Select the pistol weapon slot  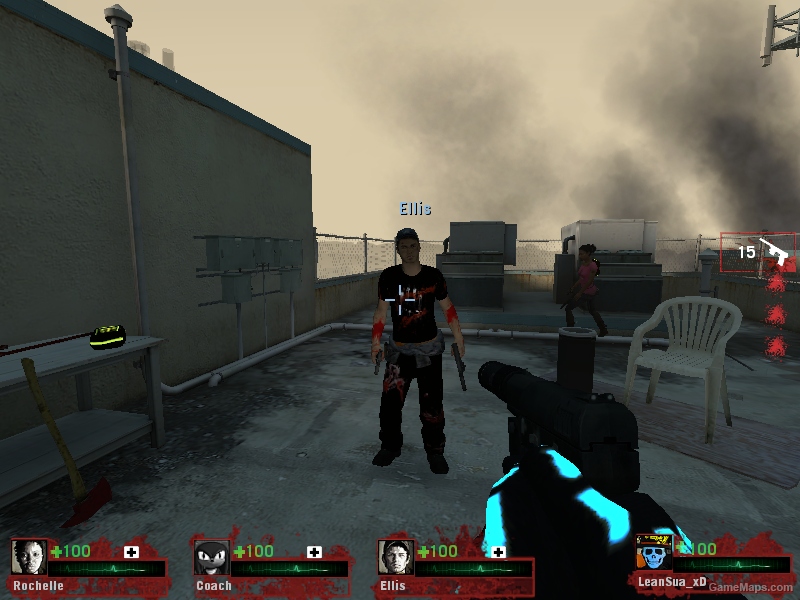tap(759, 252)
